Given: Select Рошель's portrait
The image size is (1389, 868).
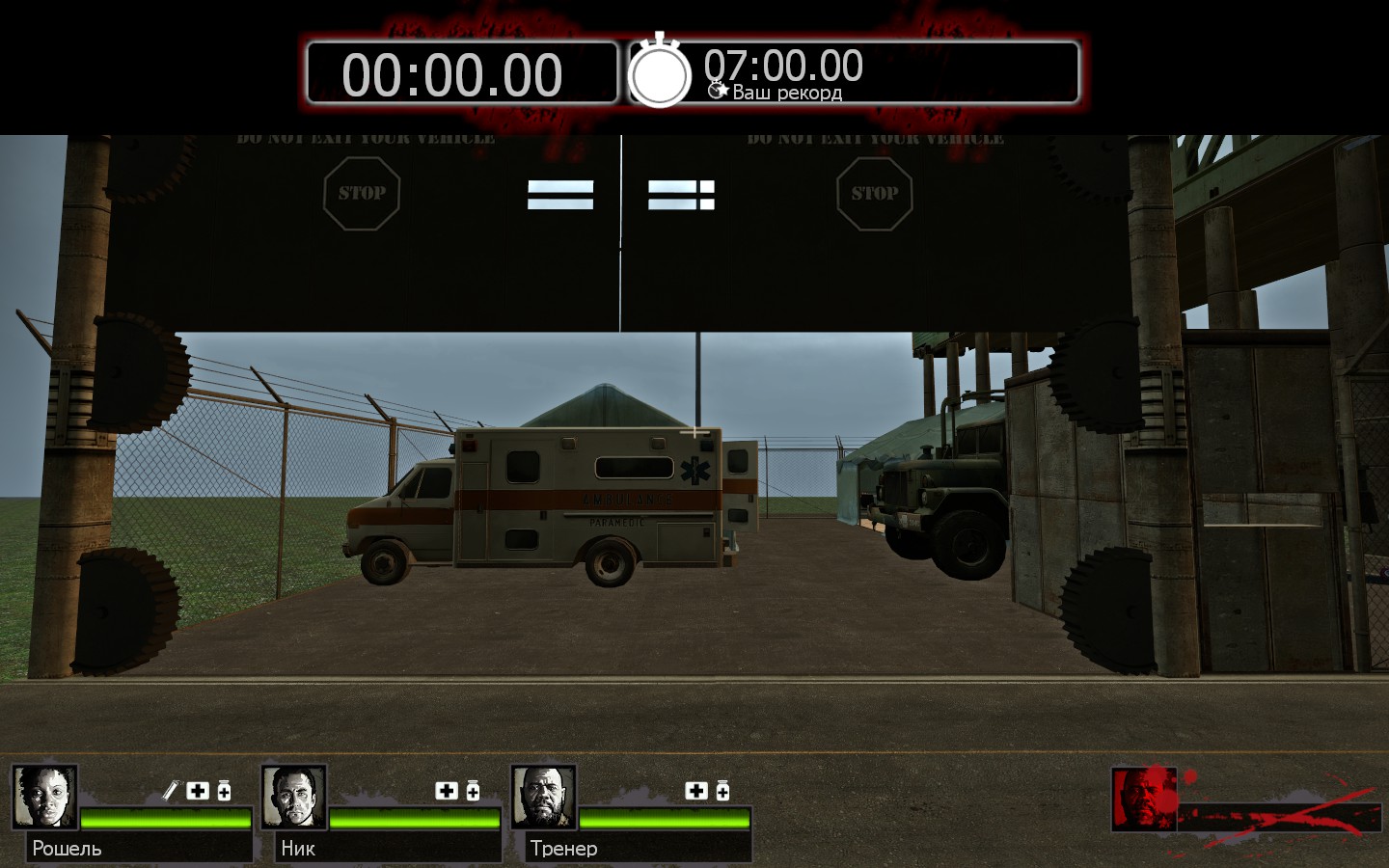Looking at the screenshot, I should pos(44,797).
